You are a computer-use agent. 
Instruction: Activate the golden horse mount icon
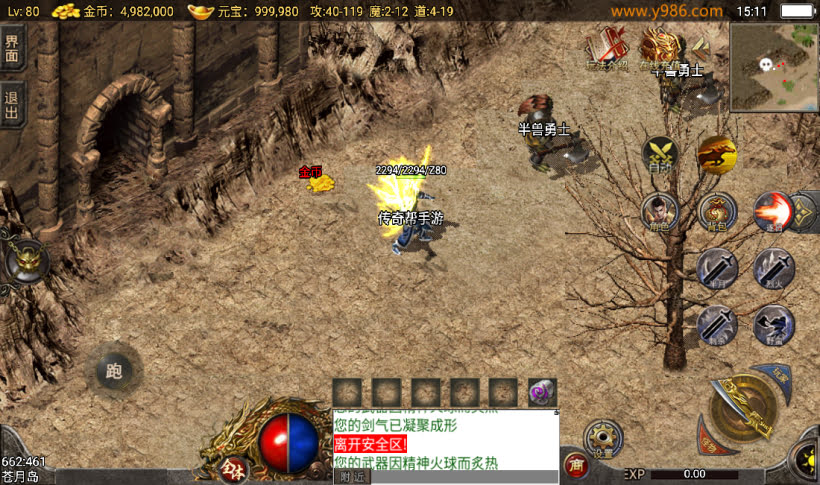717,154
